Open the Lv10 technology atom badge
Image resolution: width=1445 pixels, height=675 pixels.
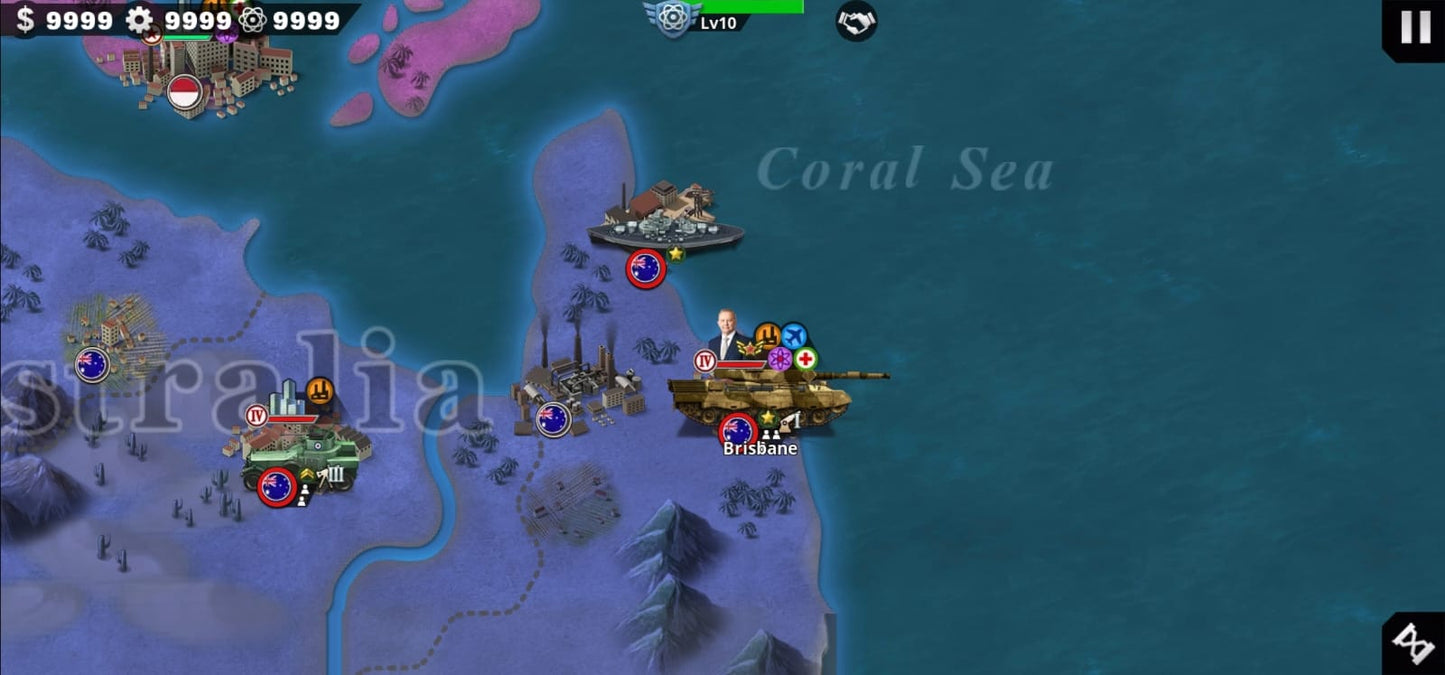click(672, 19)
